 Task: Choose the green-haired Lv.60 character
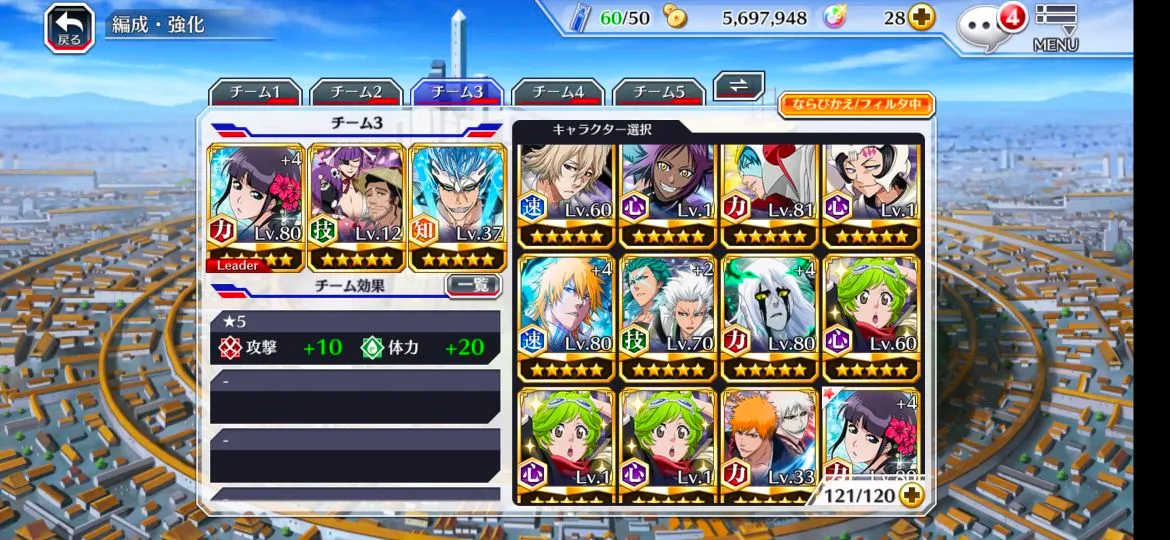tap(871, 317)
